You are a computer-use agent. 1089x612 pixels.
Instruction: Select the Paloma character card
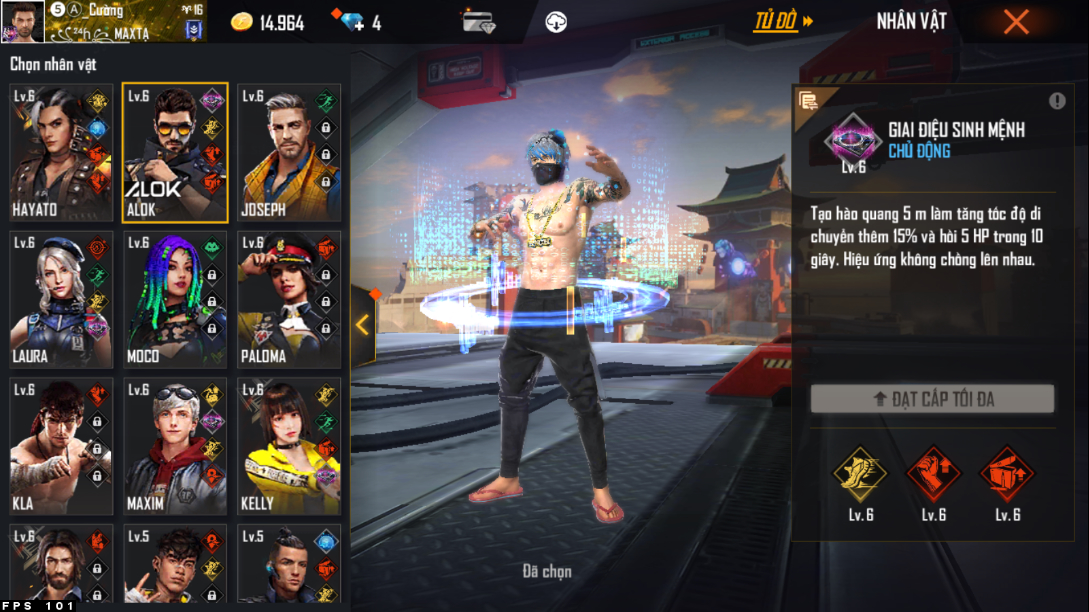(289, 300)
